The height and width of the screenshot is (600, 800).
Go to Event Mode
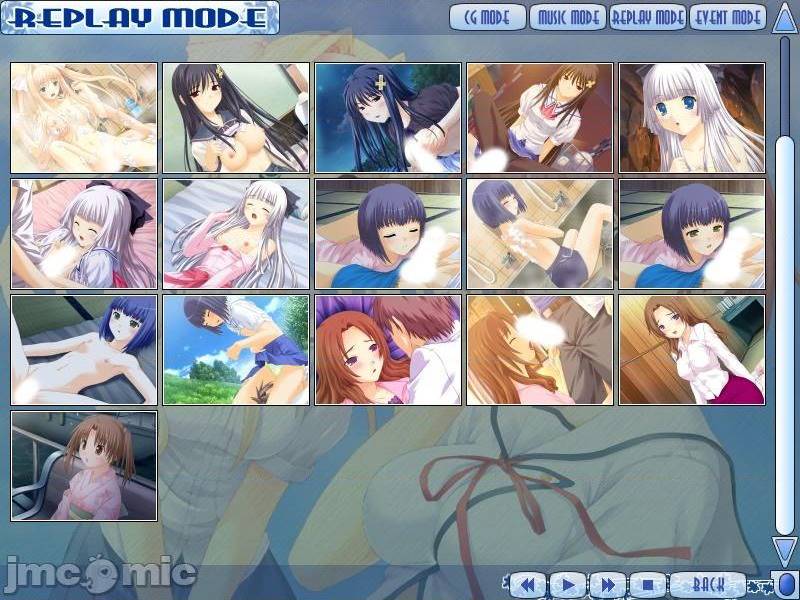point(727,17)
